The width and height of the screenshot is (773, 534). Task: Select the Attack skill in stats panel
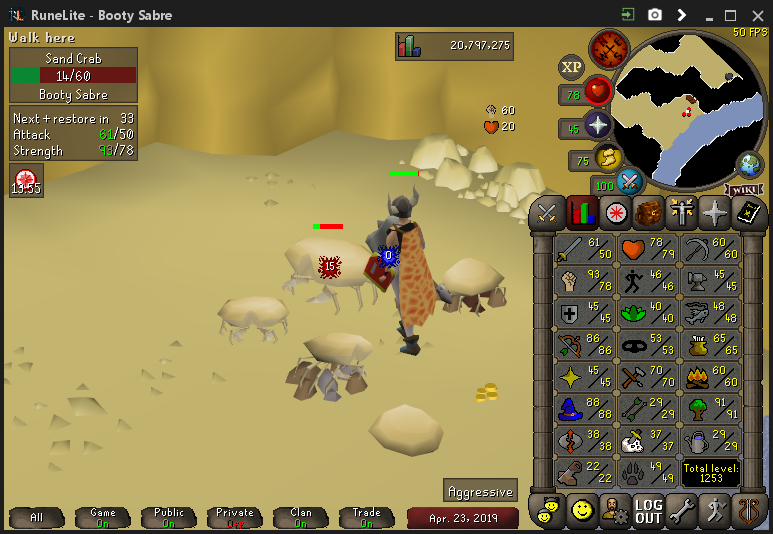[x=584, y=249]
